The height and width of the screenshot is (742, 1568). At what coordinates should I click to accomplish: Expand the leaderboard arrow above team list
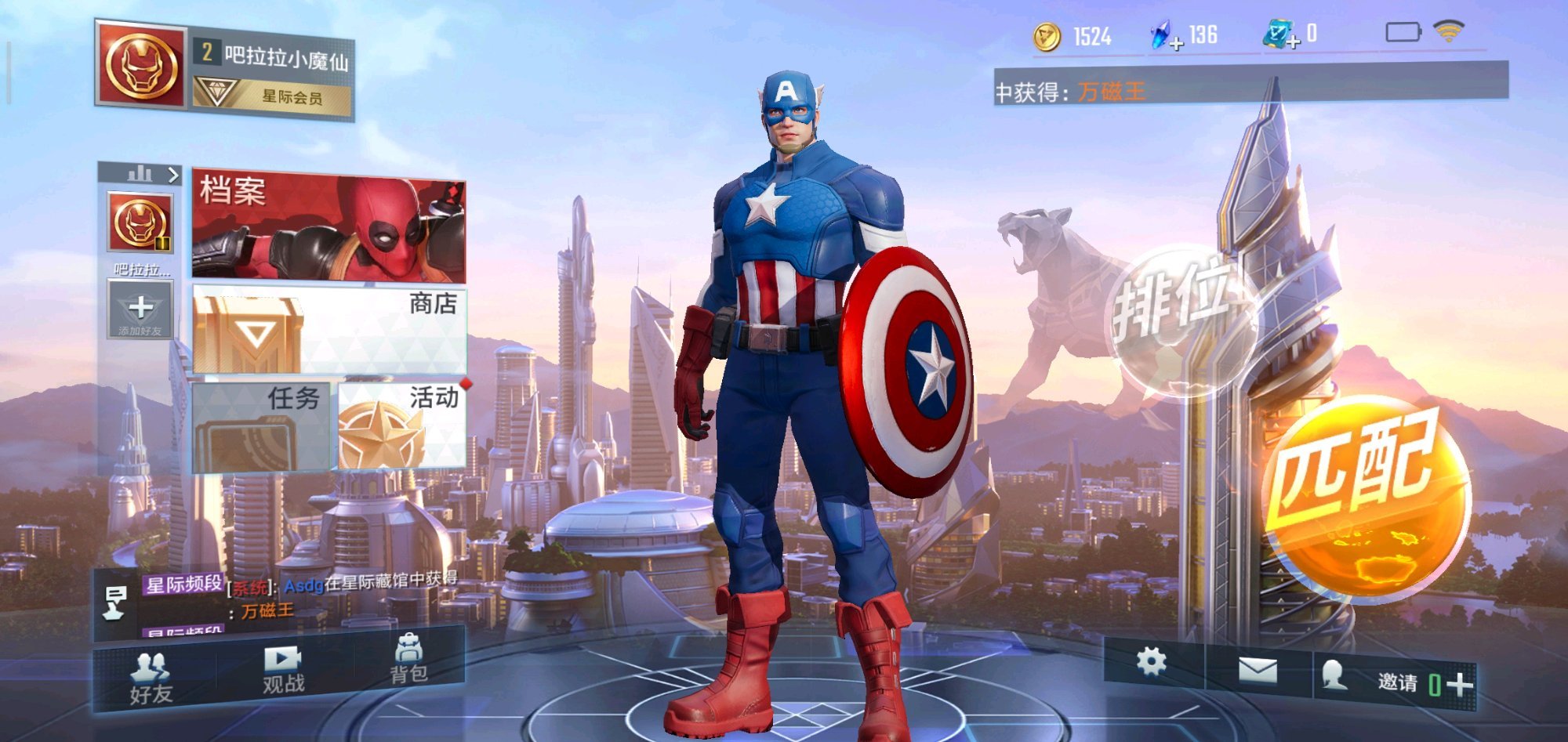tap(173, 175)
